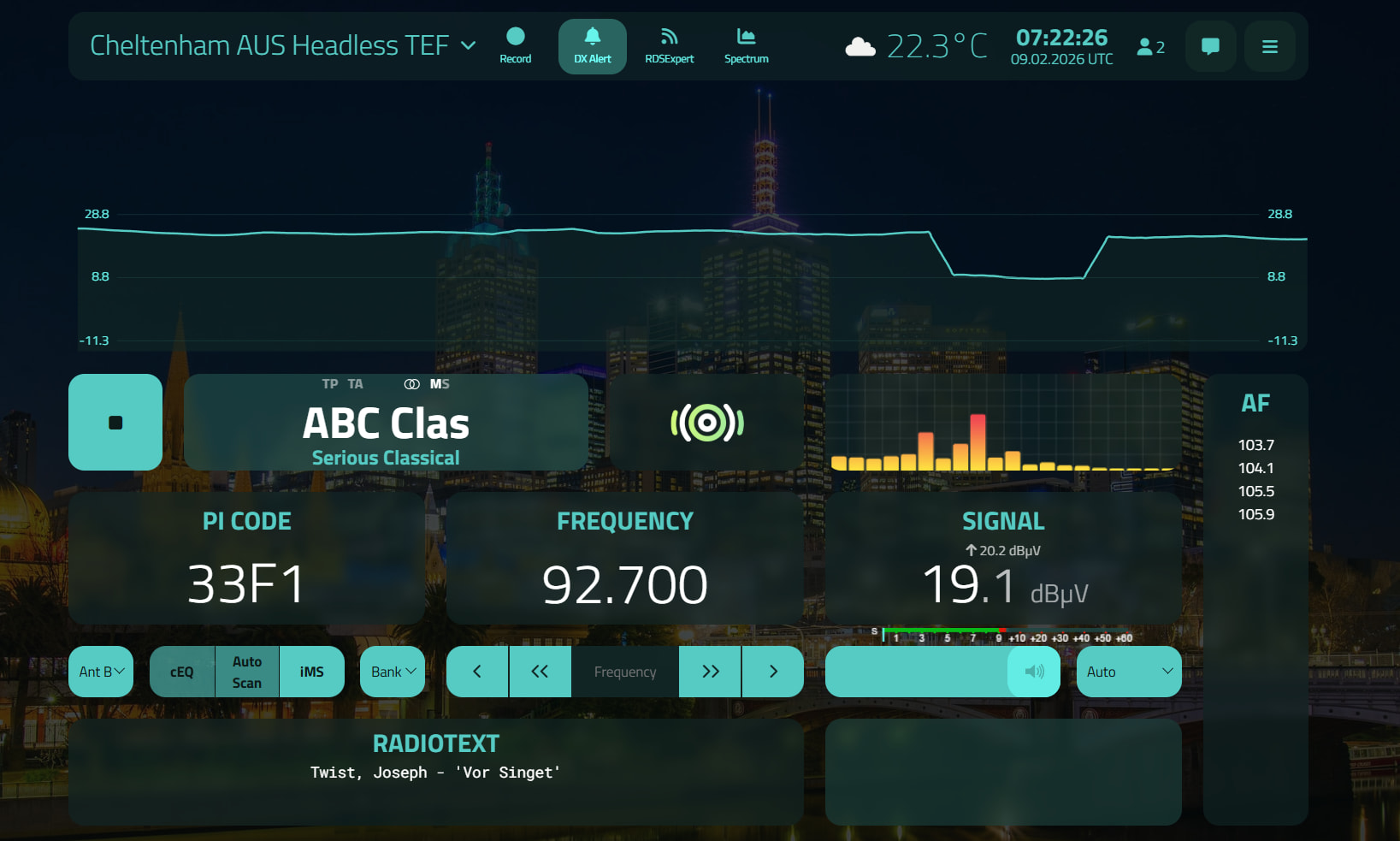
Task: Open the Bank dropdown
Action: coord(393,672)
